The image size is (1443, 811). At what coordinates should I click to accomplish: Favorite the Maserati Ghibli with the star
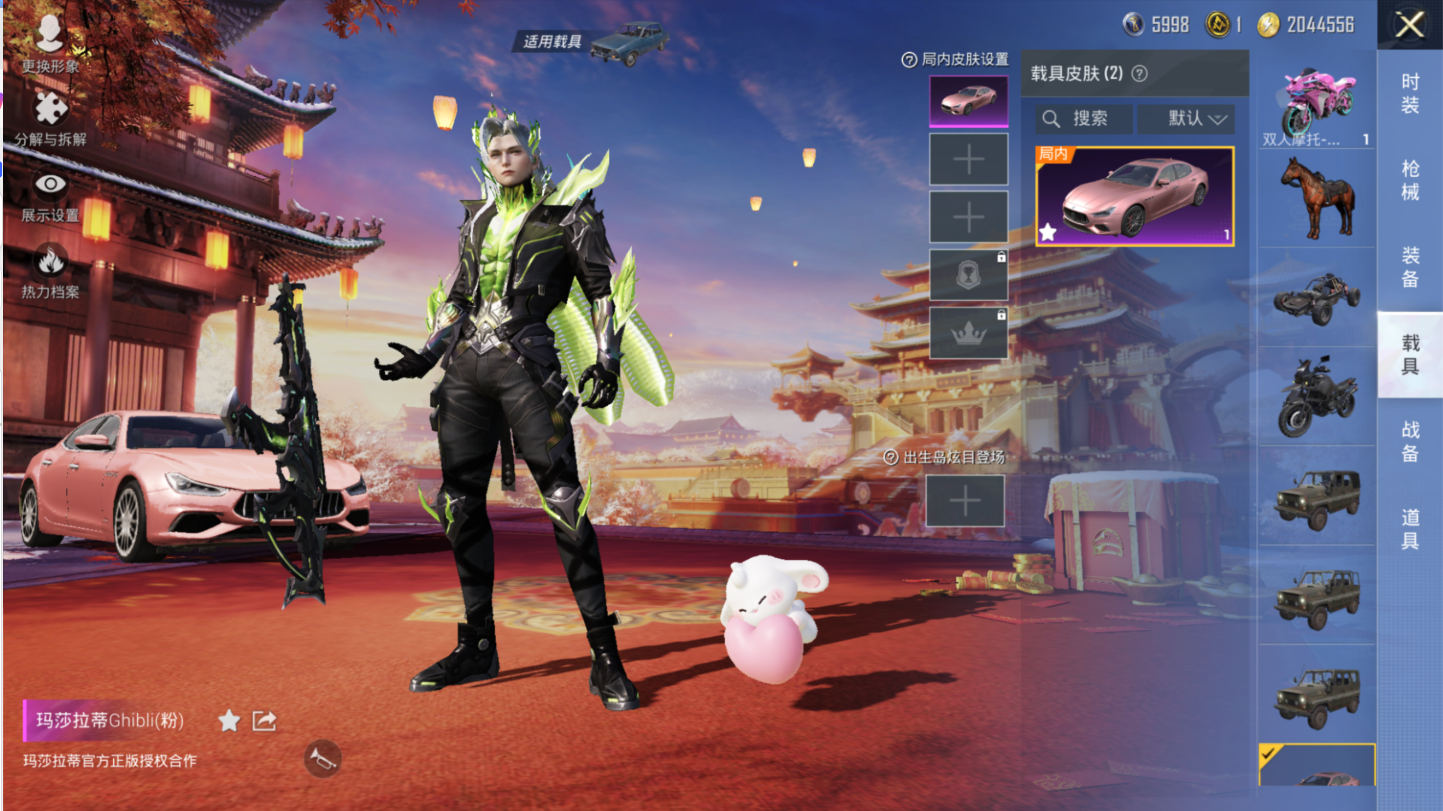click(229, 720)
